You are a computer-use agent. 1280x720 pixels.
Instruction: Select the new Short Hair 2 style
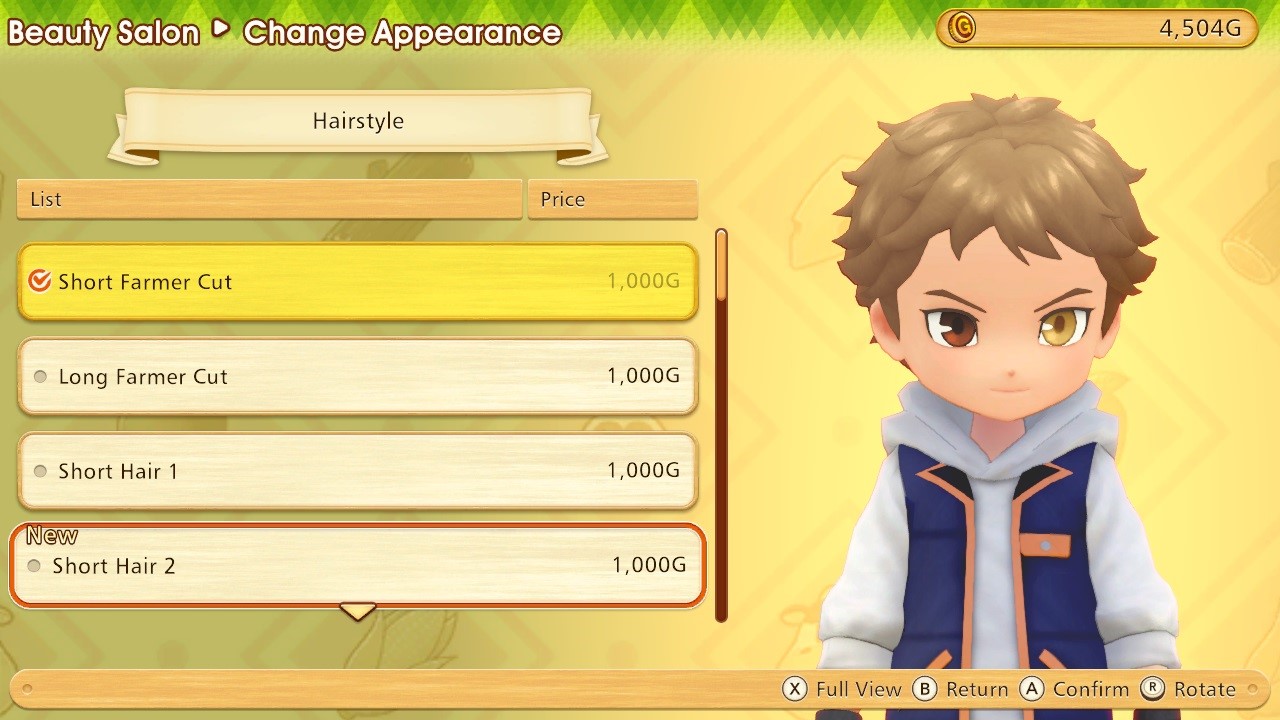coord(357,565)
